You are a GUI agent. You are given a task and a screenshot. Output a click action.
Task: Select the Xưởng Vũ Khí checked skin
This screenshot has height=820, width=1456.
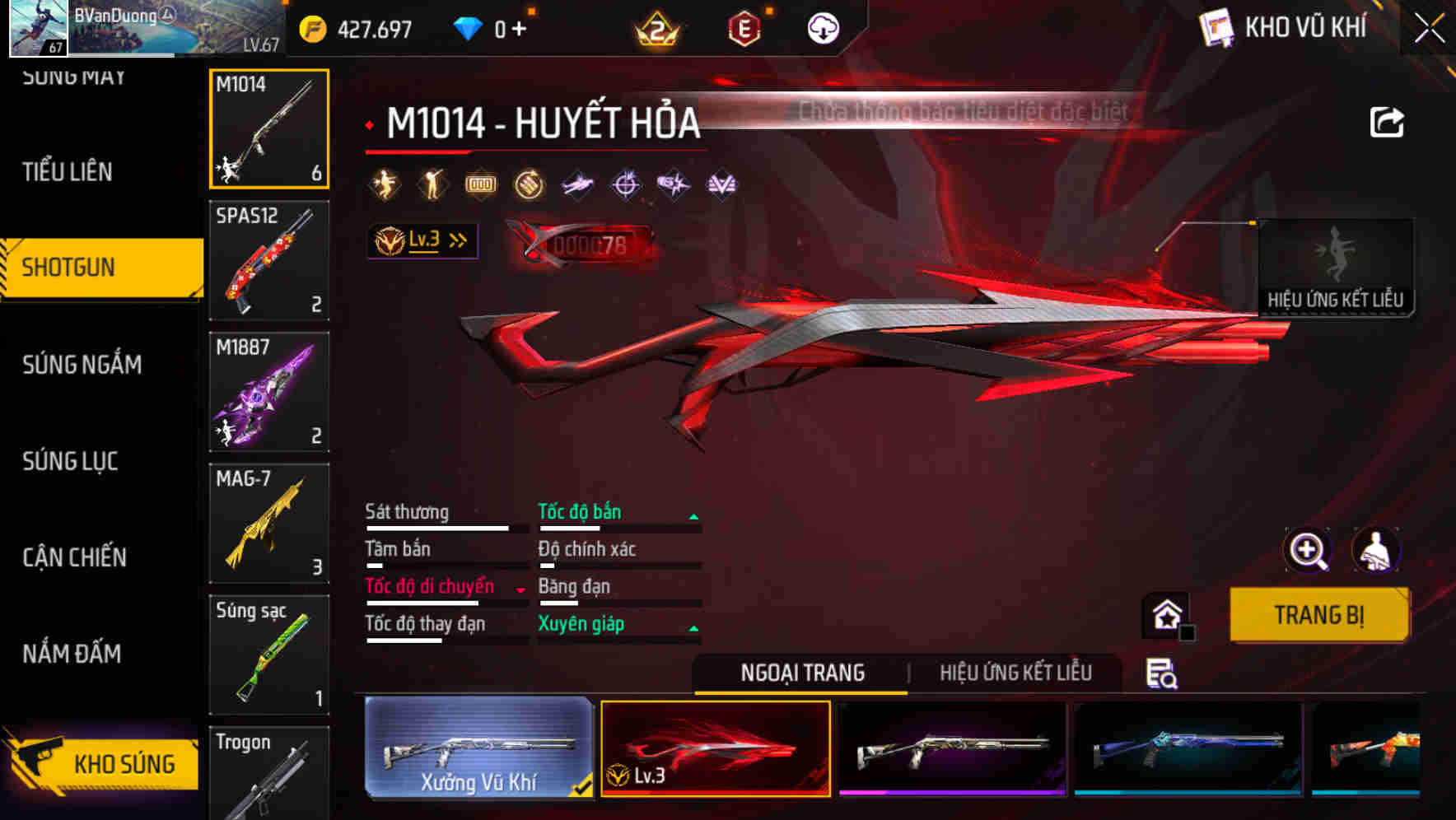point(478,749)
